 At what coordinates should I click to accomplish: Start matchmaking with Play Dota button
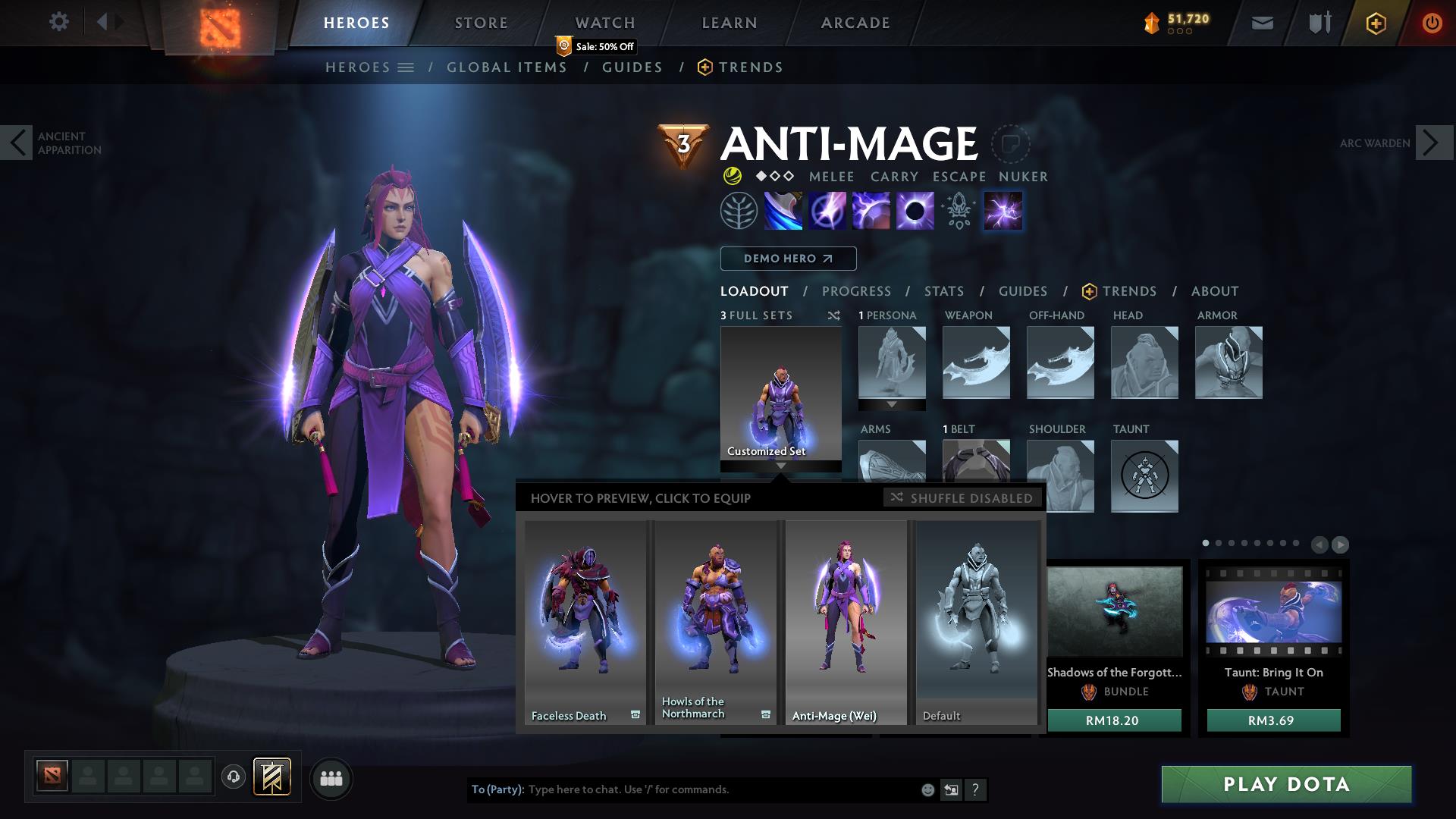[x=1286, y=784]
